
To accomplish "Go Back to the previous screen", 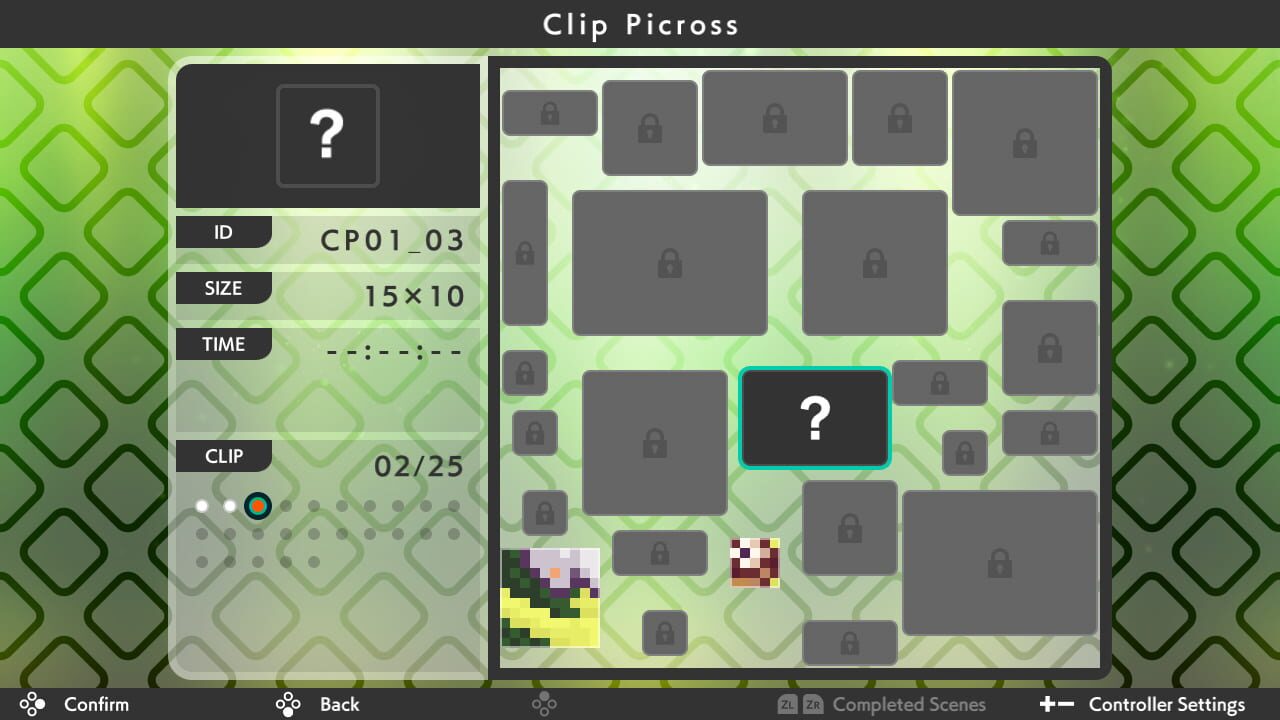I will tap(340, 704).
